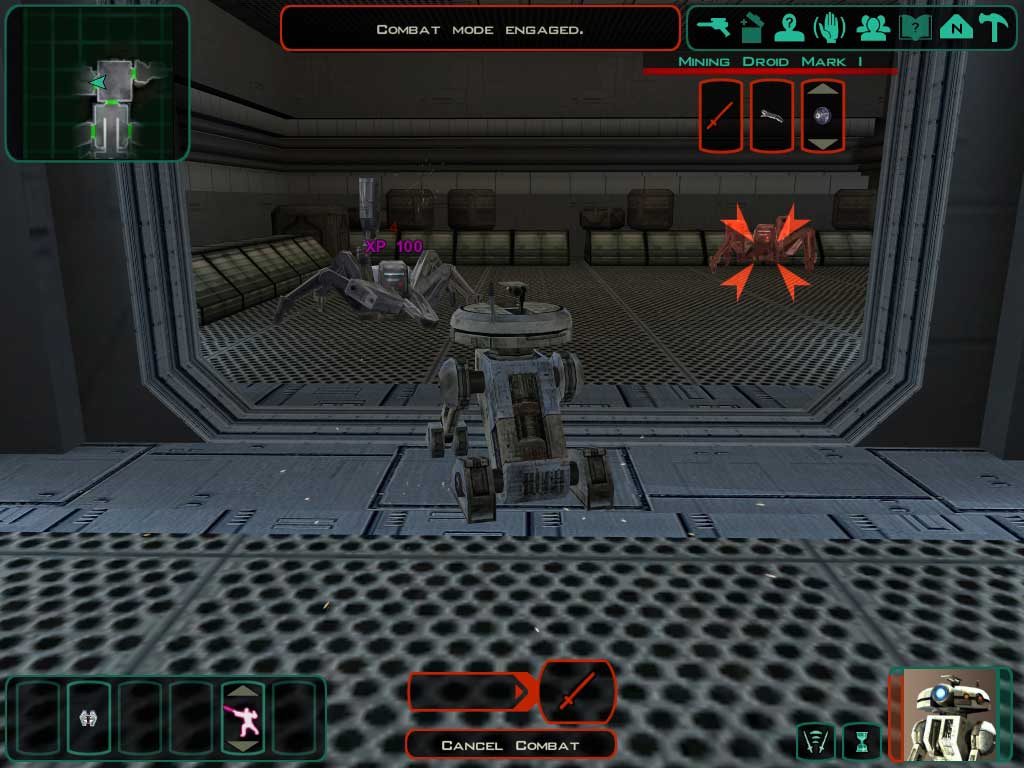The image size is (1024, 768).
Task: Open the options hammer icon
Action: click(993, 27)
